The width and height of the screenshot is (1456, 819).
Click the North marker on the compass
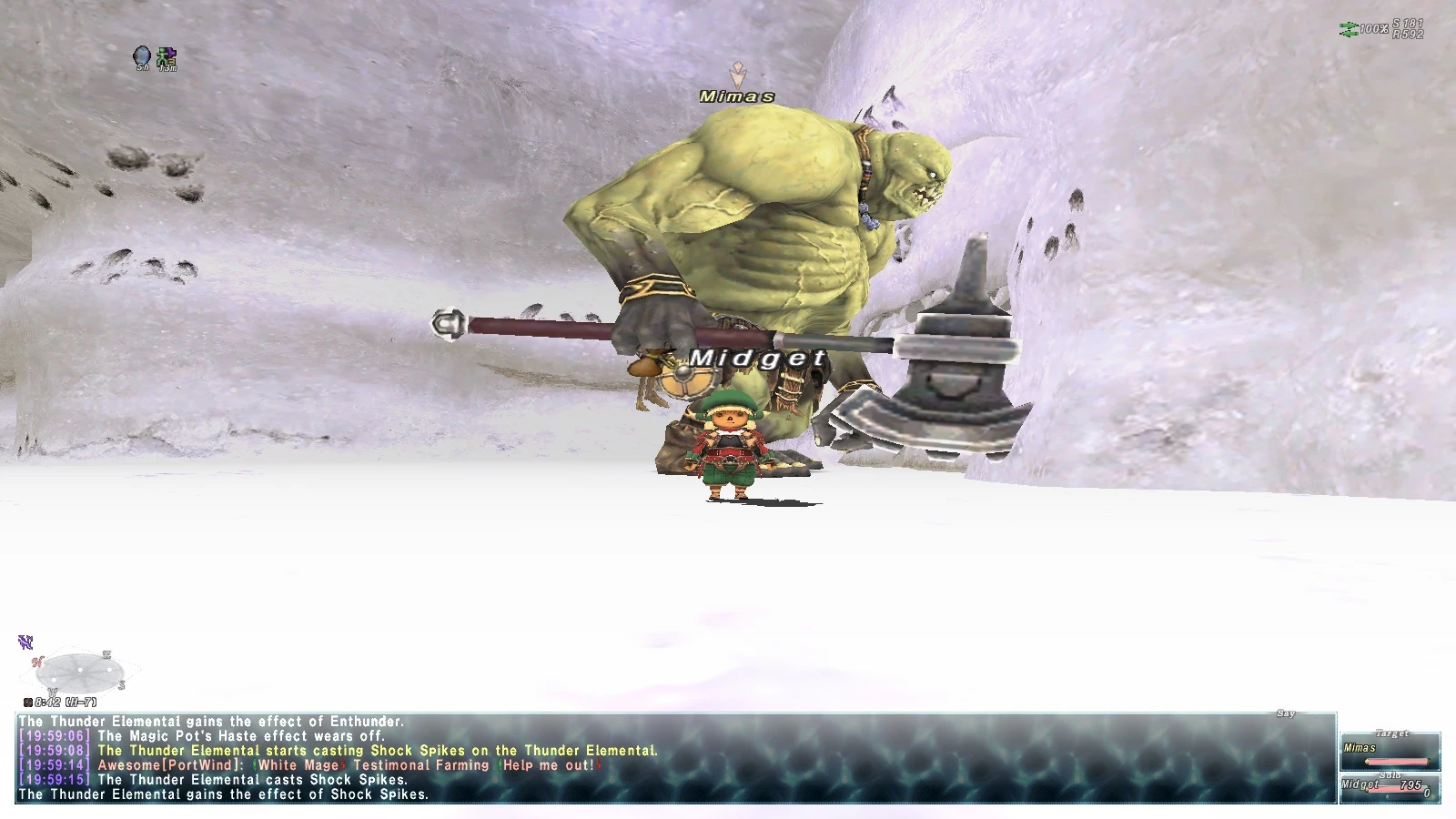click(x=36, y=662)
